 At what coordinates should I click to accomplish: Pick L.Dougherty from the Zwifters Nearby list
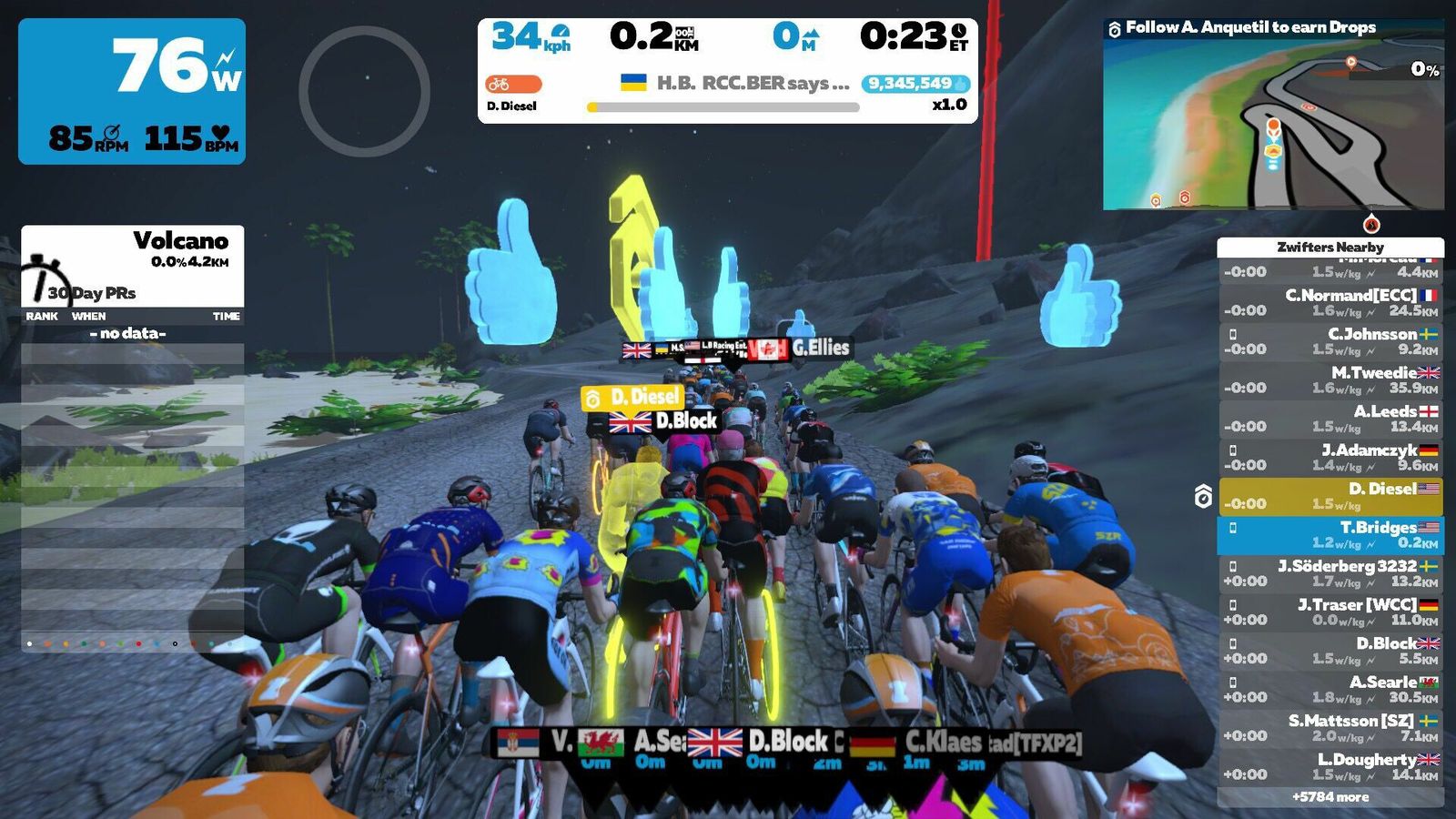1330,766
